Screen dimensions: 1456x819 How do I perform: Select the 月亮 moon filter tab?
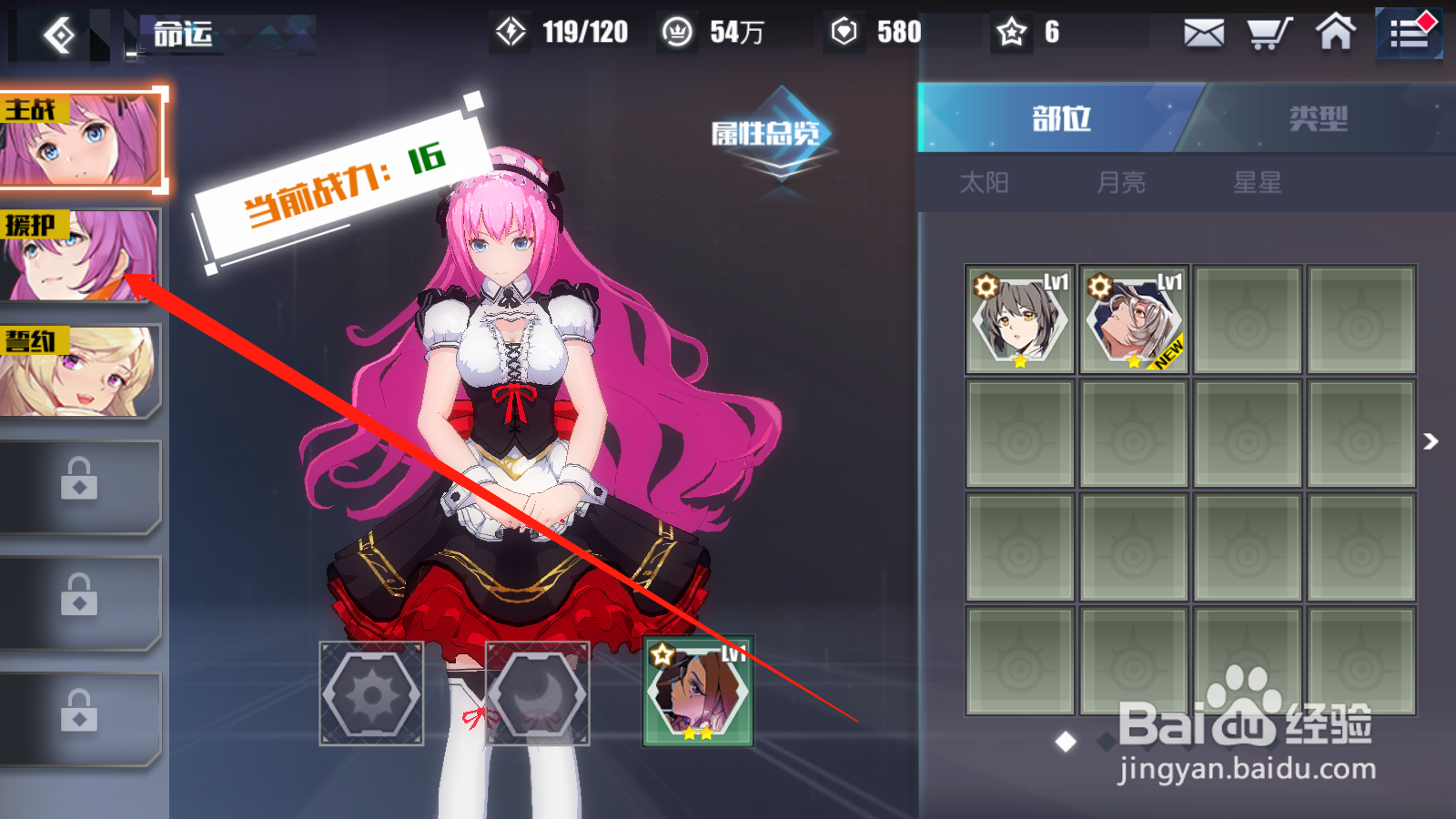pyautogui.click(x=1121, y=182)
